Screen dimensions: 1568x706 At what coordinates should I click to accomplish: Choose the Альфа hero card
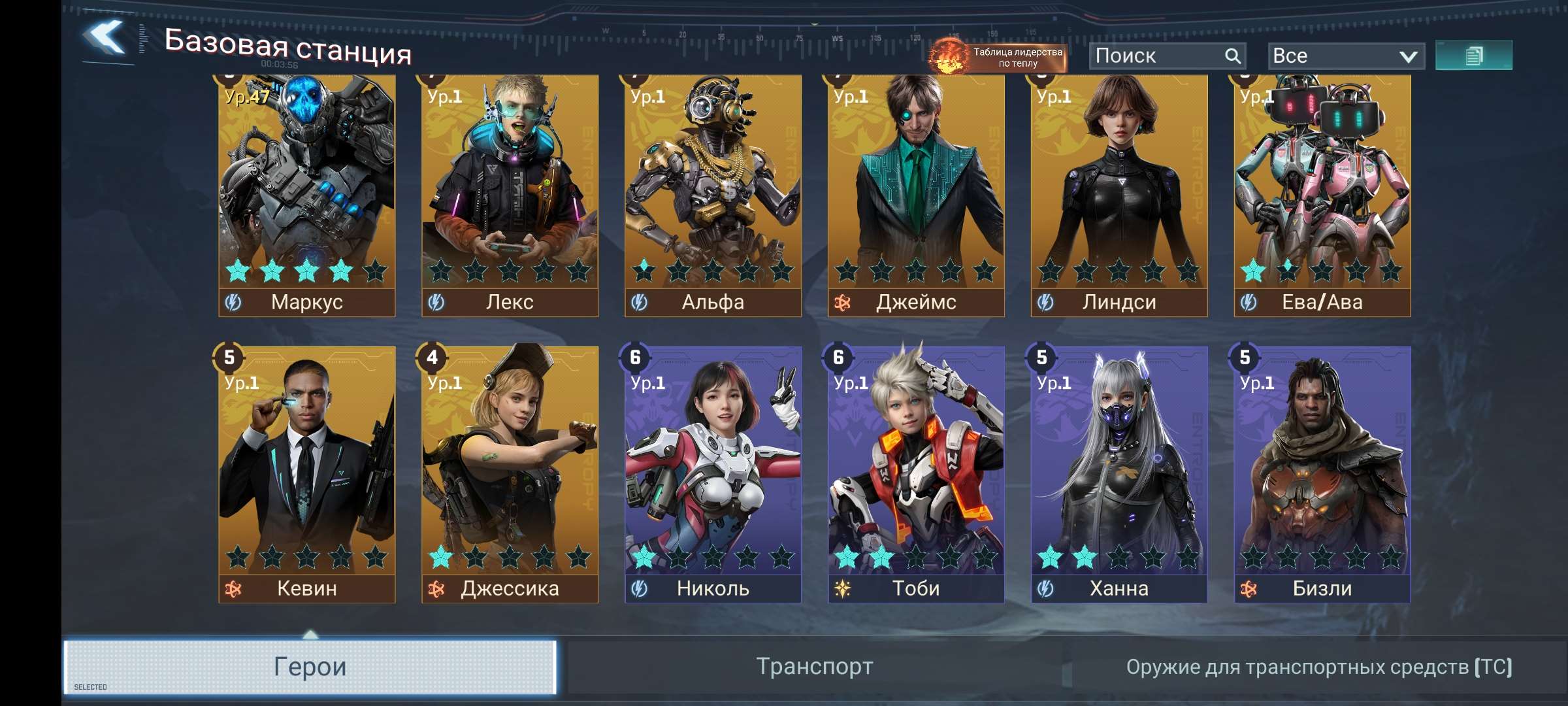[713, 196]
